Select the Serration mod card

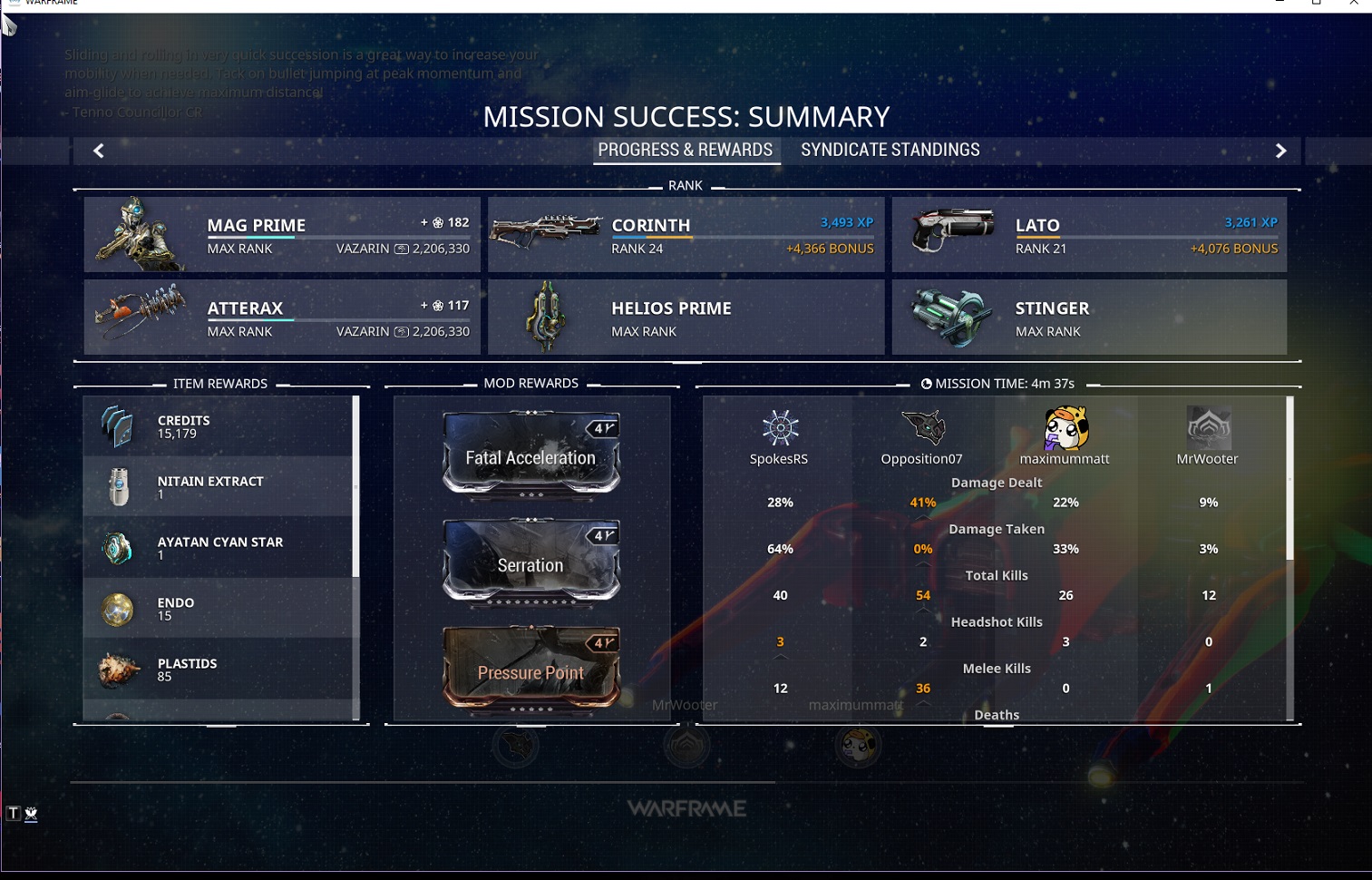click(531, 562)
